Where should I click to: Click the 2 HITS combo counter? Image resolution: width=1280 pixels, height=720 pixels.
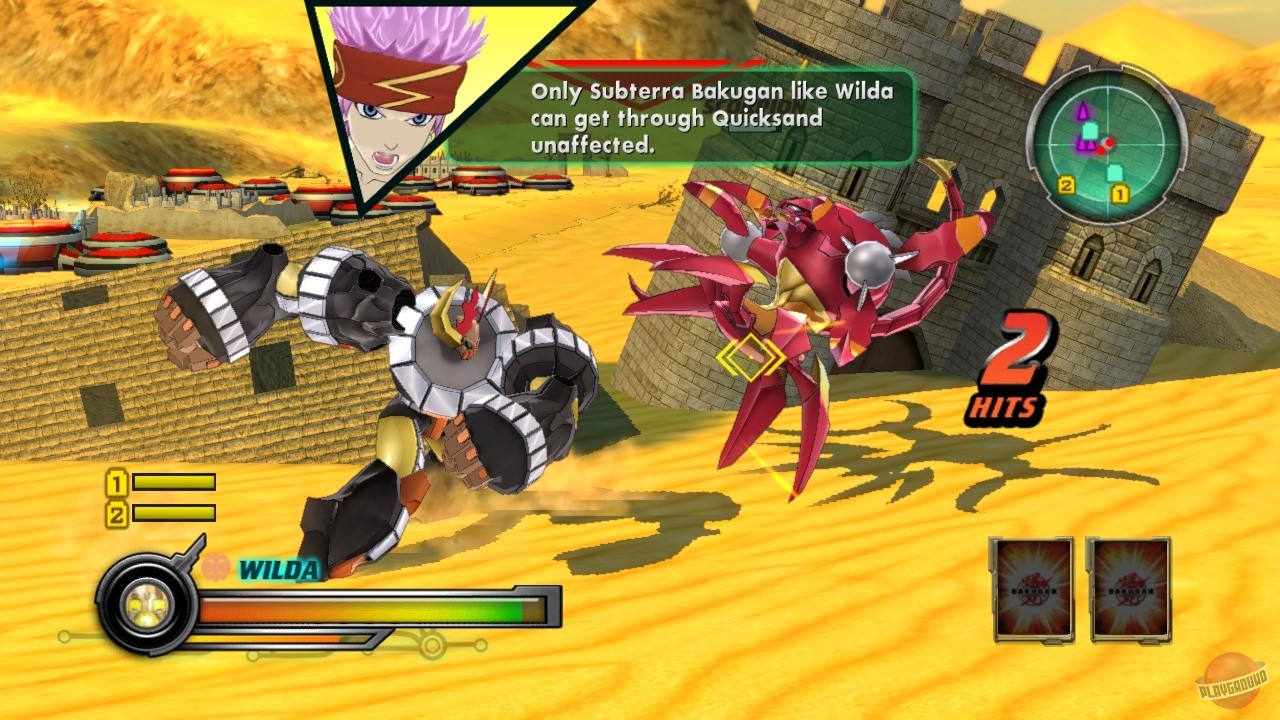[x=1011, y=365]
